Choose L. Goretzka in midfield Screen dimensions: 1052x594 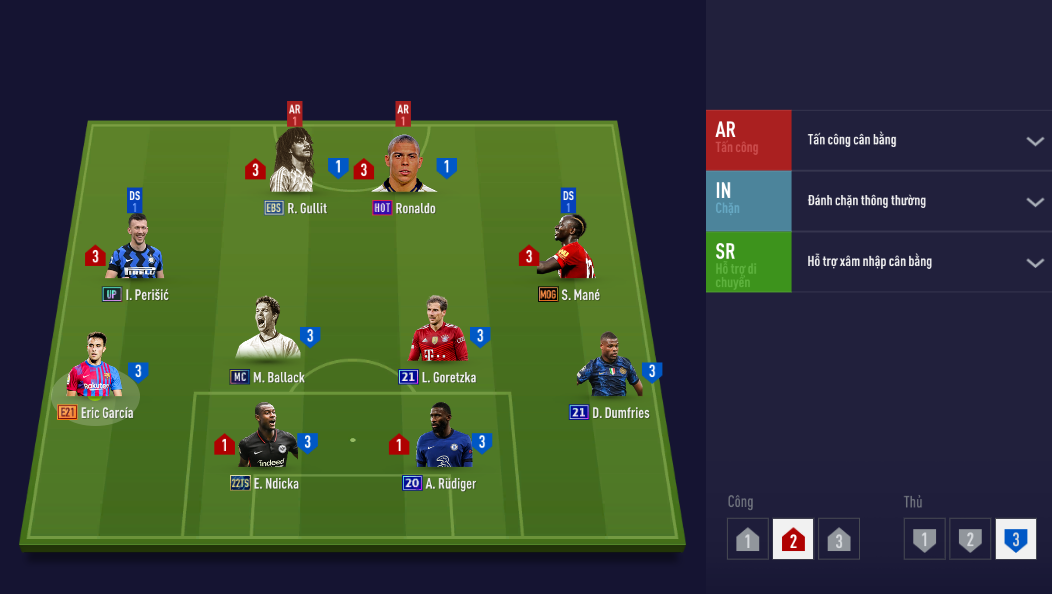pos(438,331)
